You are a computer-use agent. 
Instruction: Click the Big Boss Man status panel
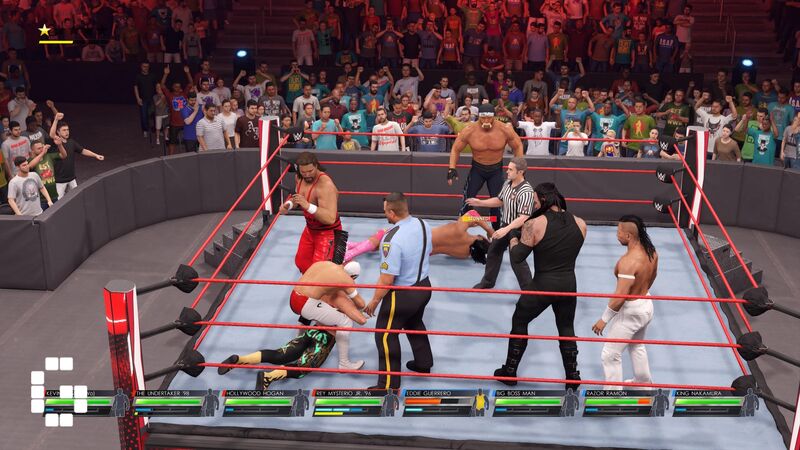point(536,402)
